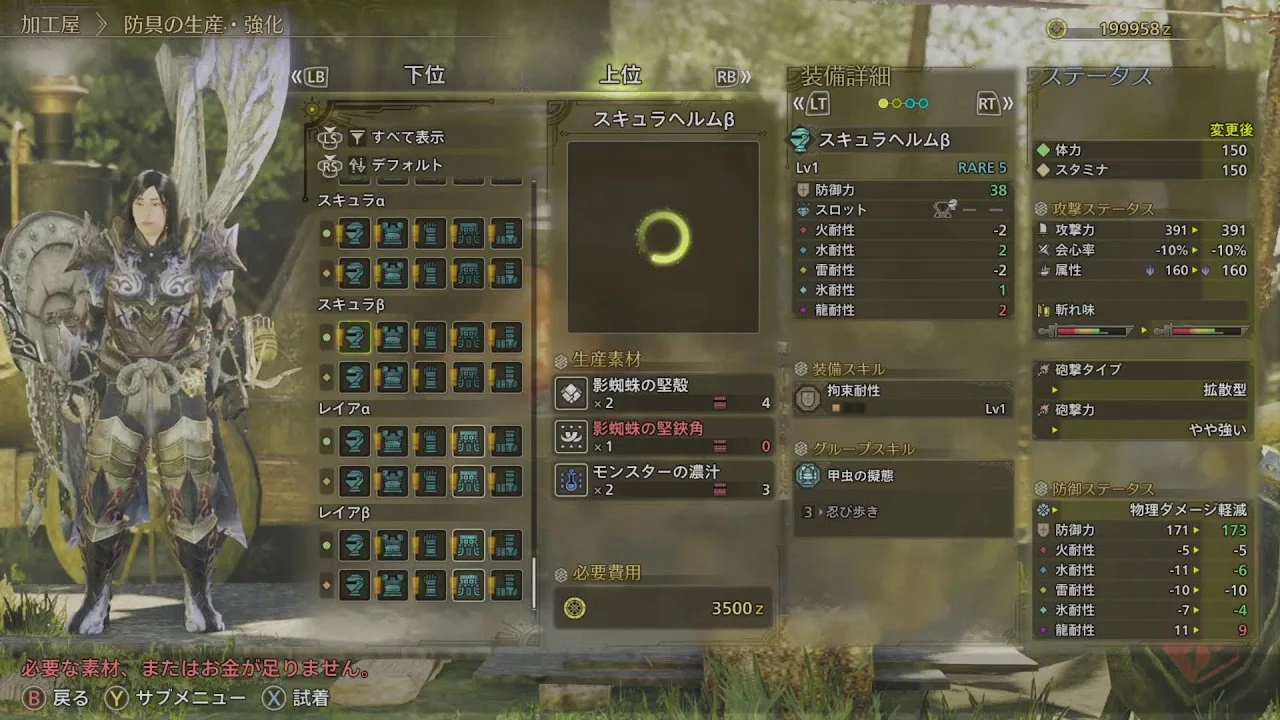The width and height of the screenshot is (1280, 720).
Task: View the 甲虫の擬態 group skill
Action: (x=904, y=476)
